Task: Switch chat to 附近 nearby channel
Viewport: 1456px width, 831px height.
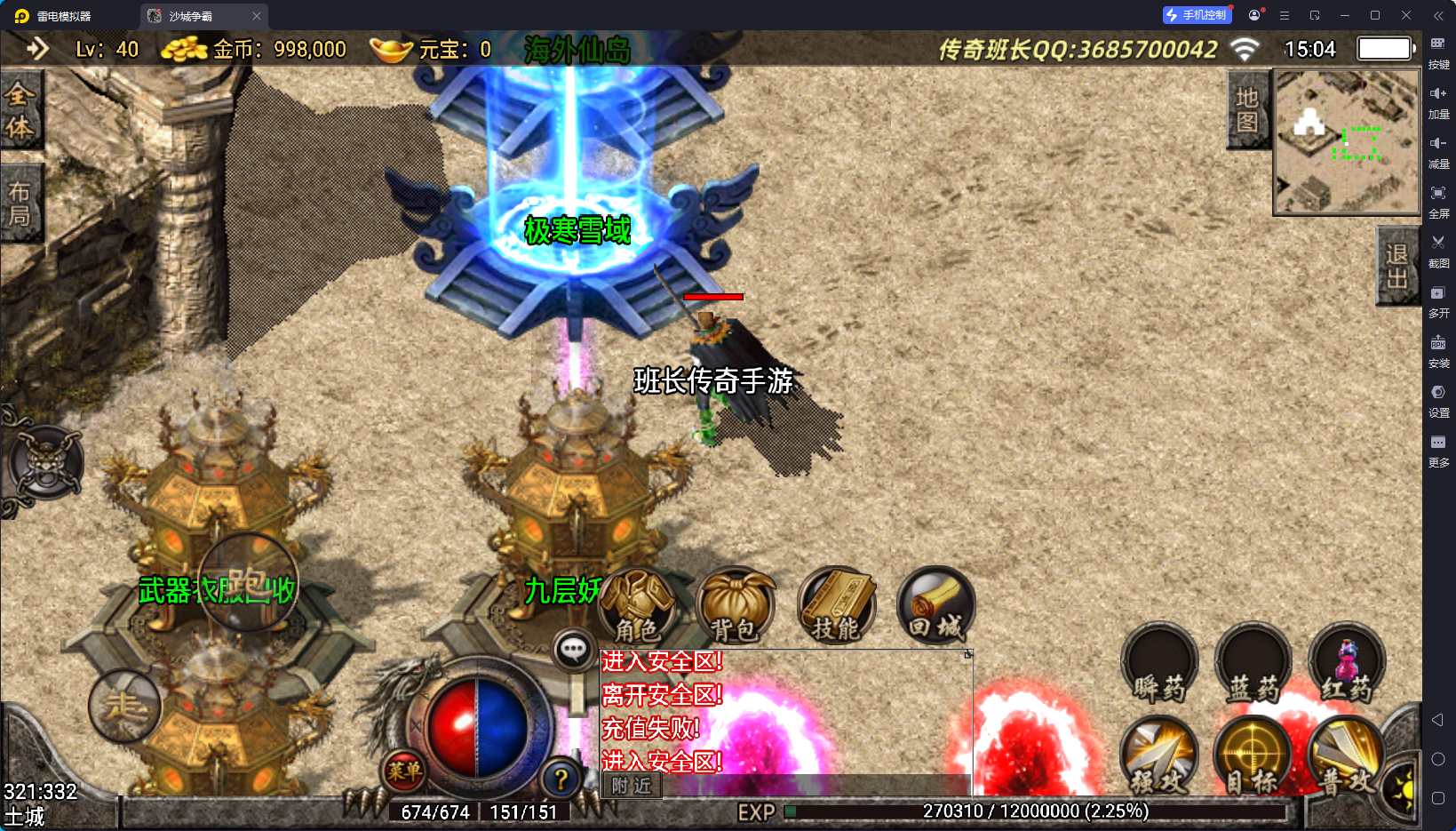Action: [632, 786]
